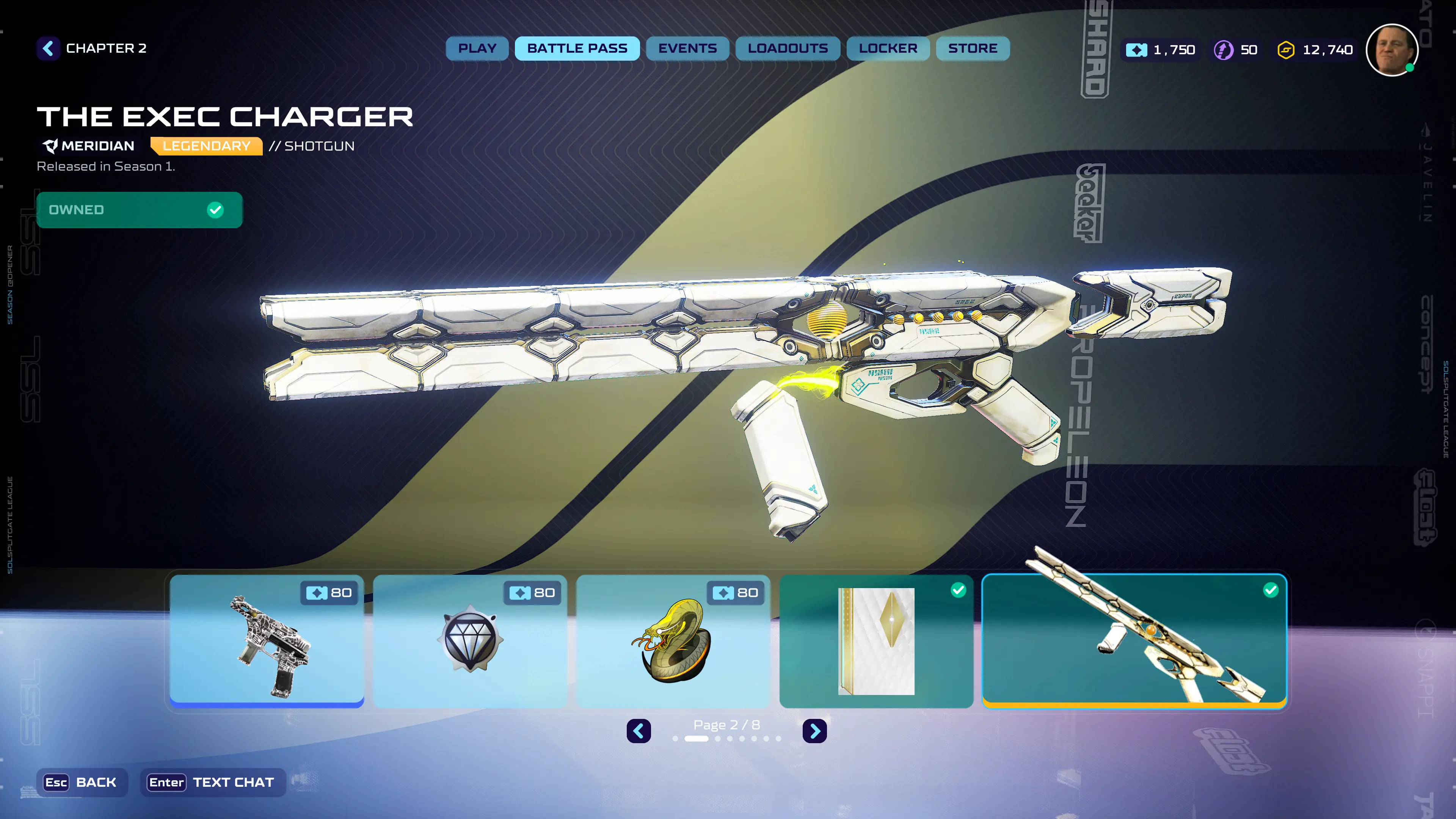This screenshot has width=1456, height=819.
Task: Switch to the Battle Pass tab
Action: pos(576,49)
